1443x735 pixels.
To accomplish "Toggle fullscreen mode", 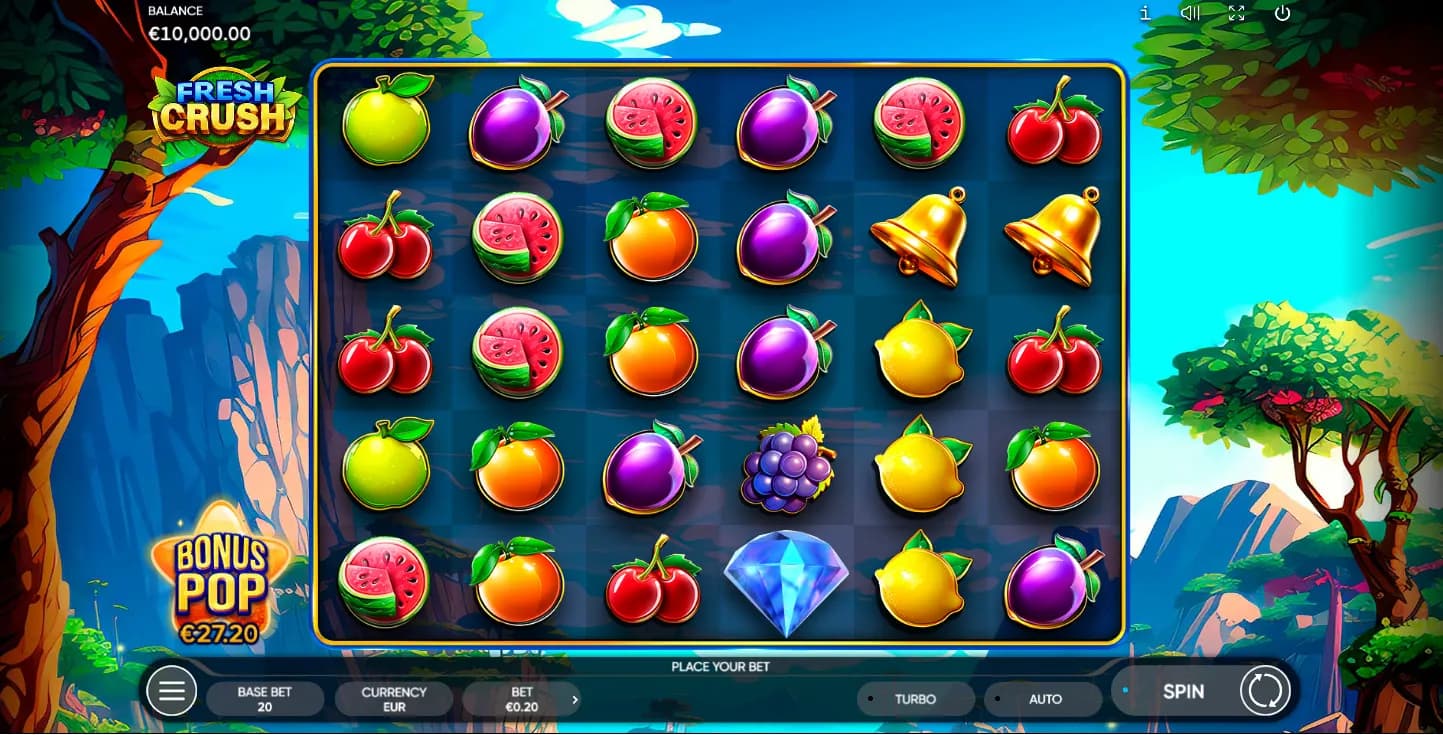I will click(1237, 13).
